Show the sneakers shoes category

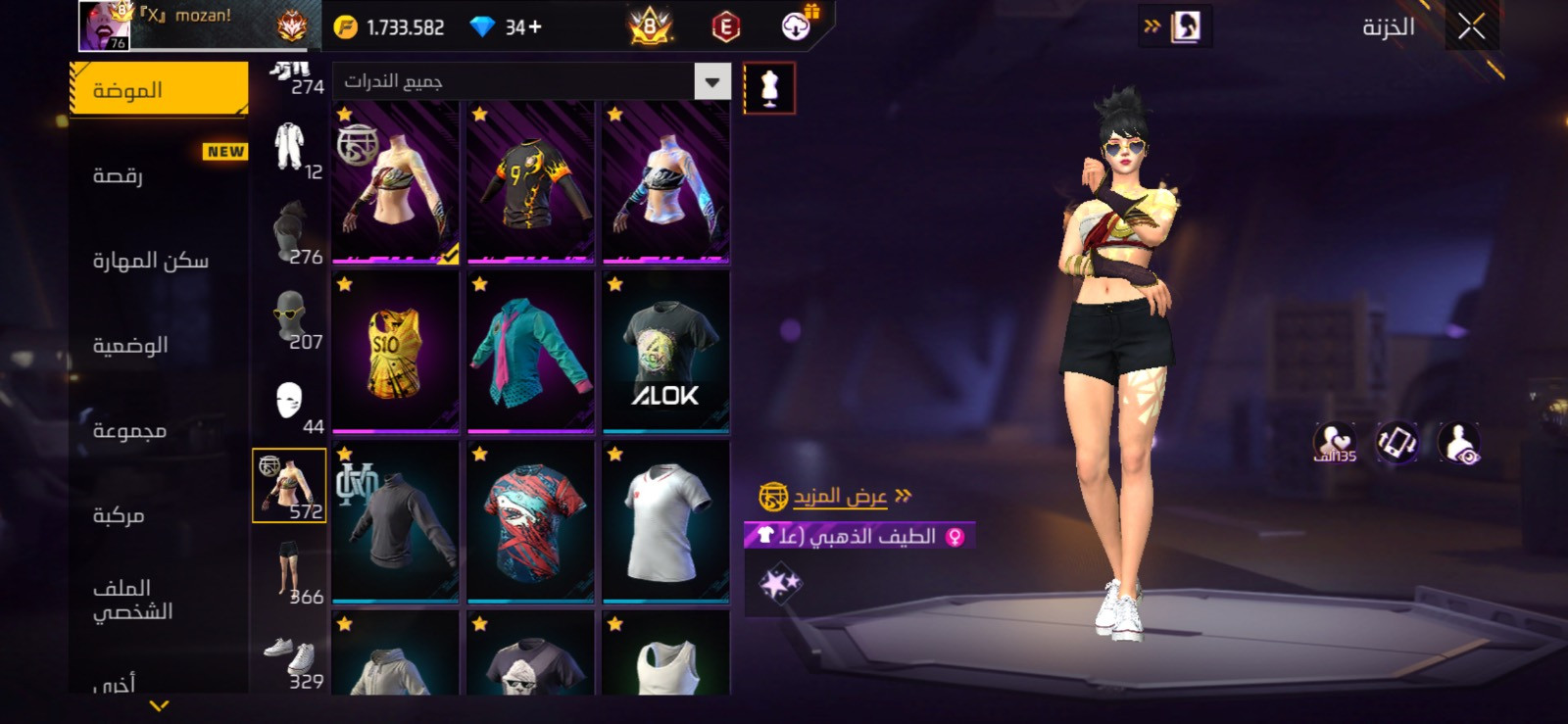click(290, 656)
